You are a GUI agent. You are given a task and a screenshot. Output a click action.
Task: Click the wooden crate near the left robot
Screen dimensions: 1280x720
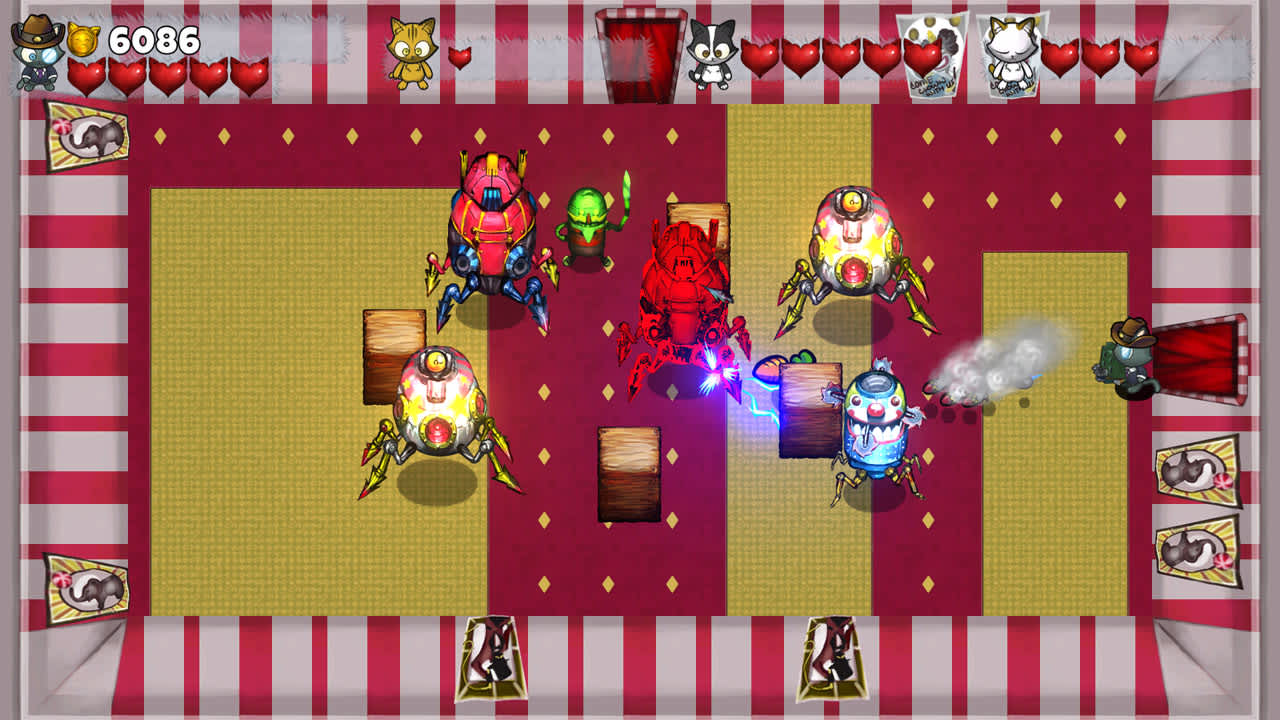pyautogui.click(x=392, y=356)
